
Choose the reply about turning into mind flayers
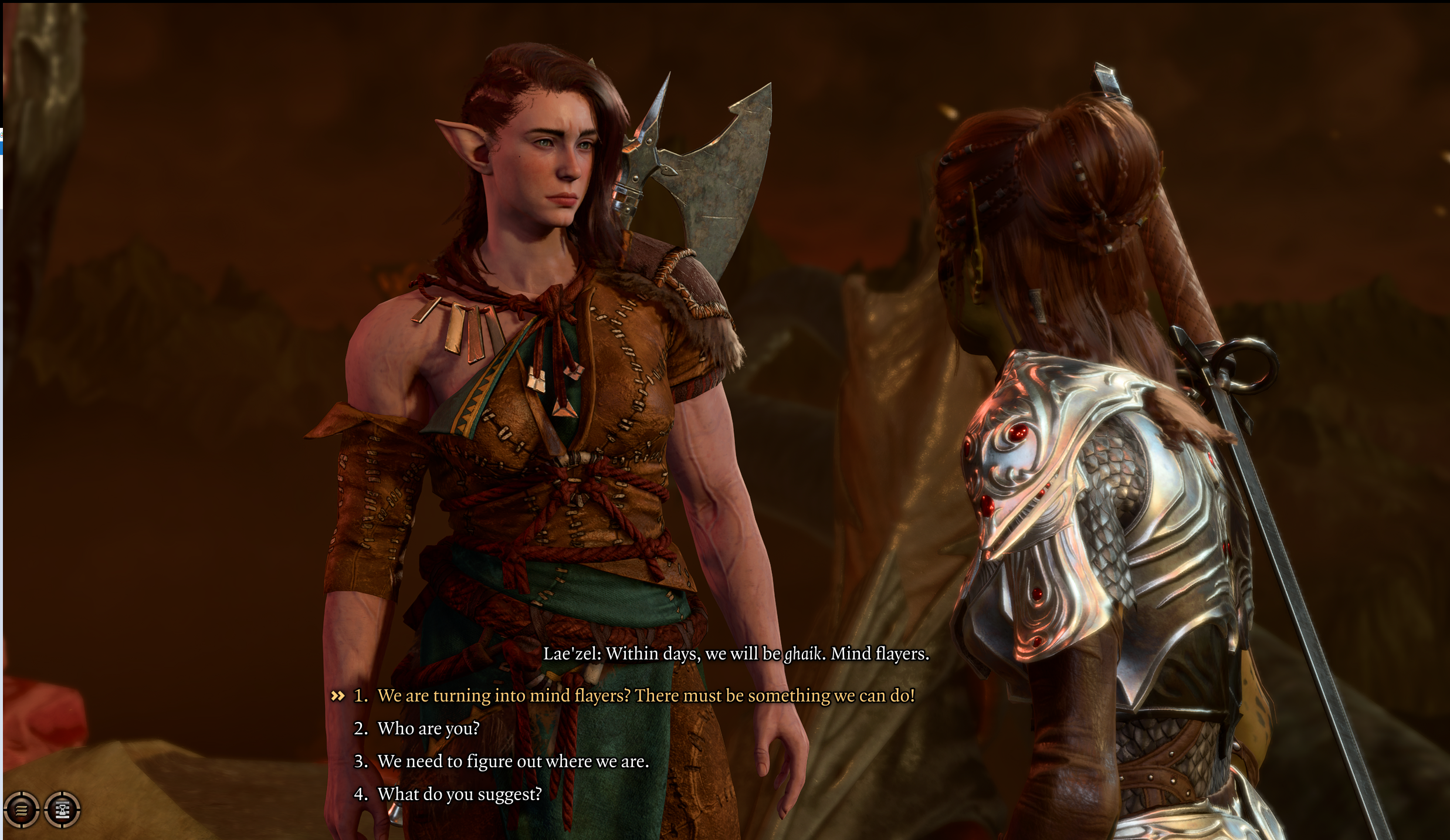pyautogui.click(x=645, y=696)
